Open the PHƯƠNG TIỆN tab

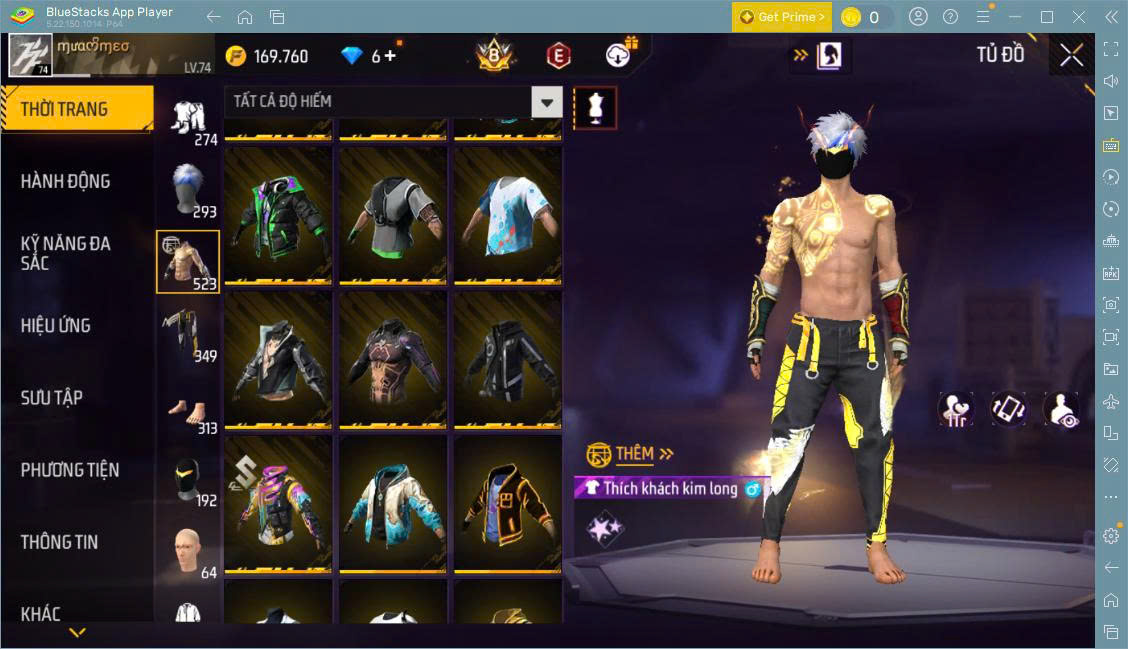tap(70, 469)
